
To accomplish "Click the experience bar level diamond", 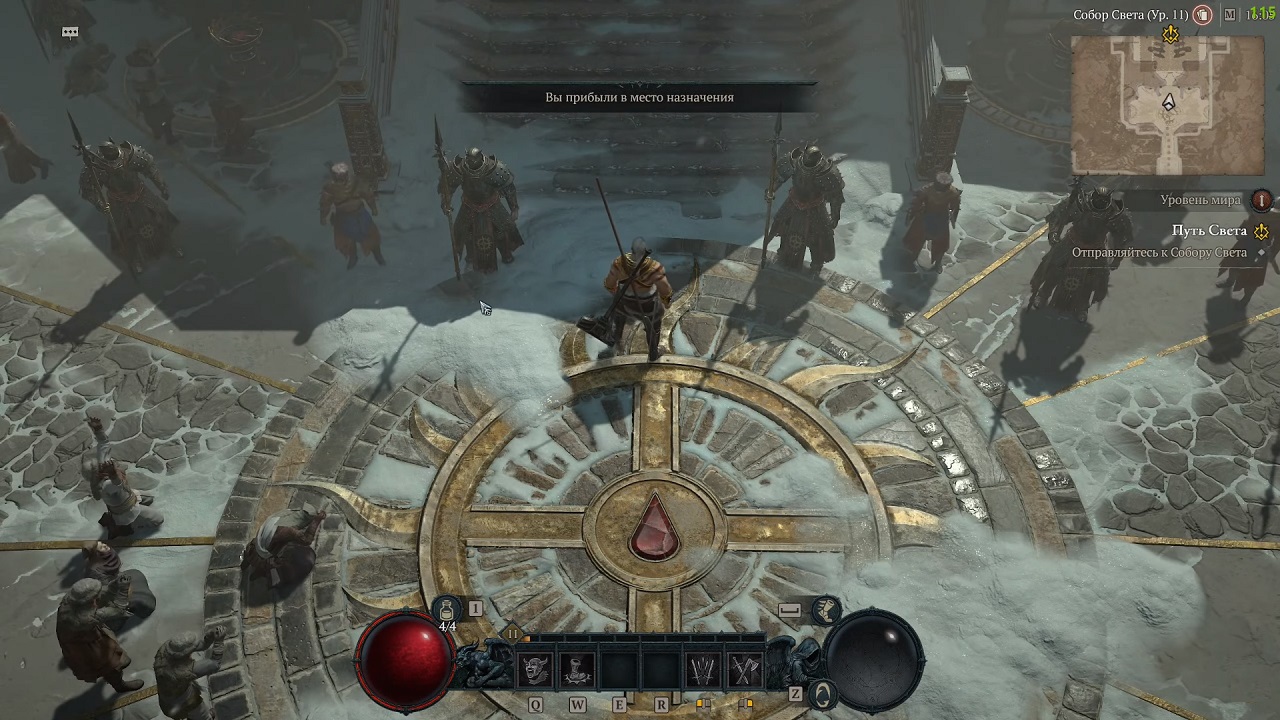I will [x=513, y=632].
